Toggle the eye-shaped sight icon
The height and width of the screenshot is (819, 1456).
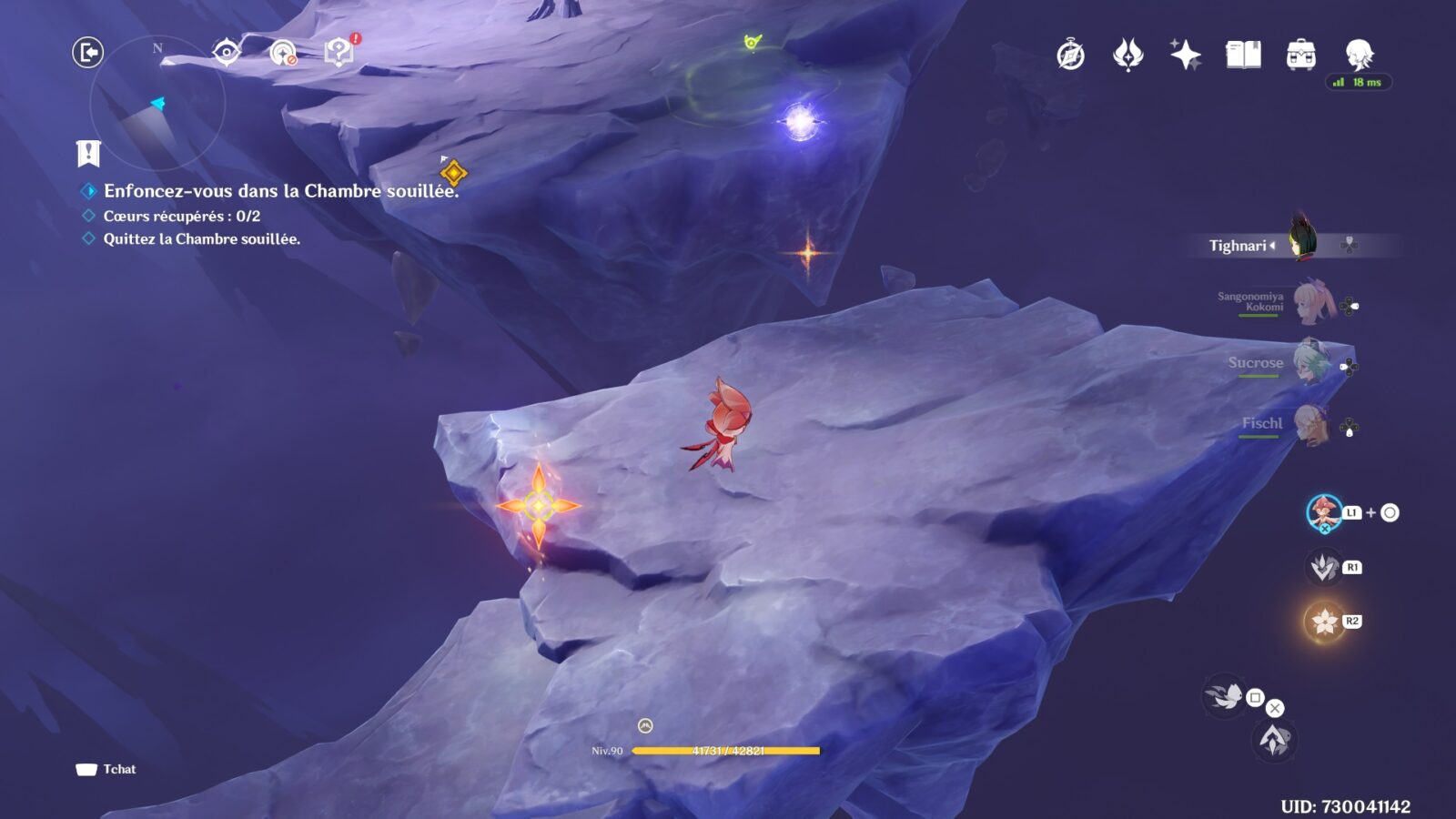pos(226,53)
